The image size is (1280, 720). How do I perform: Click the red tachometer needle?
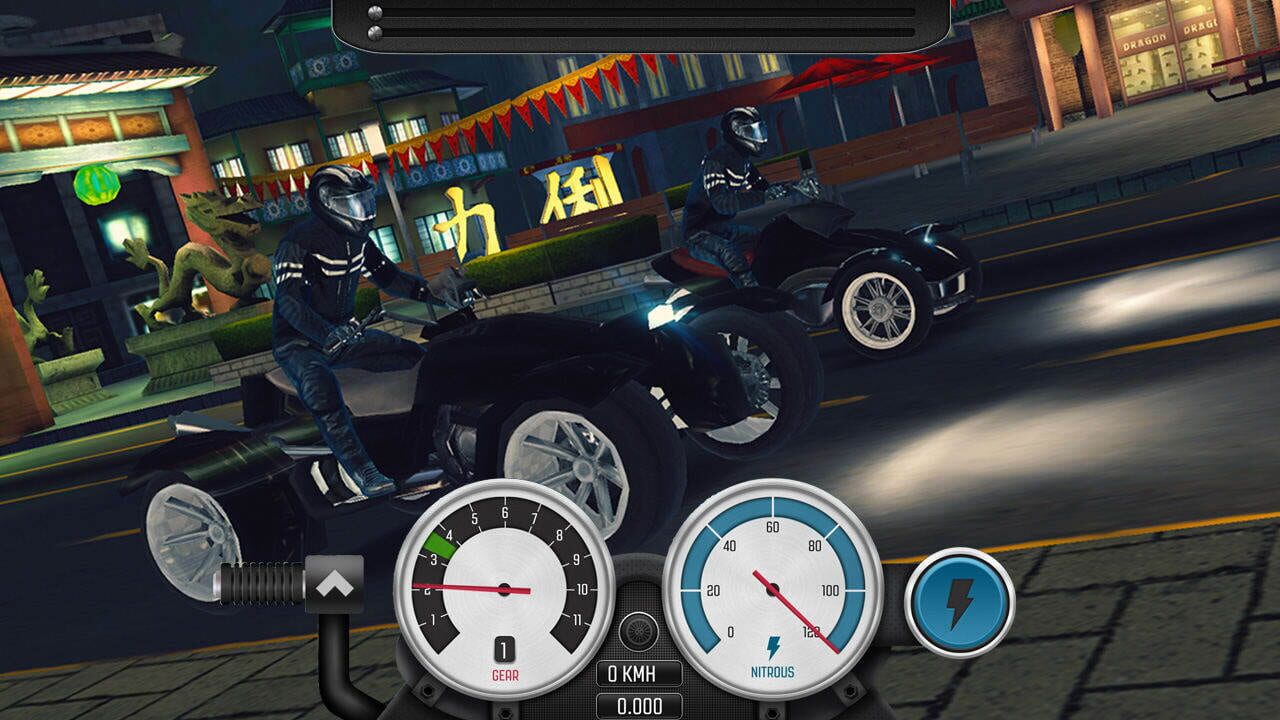(465, 585)
